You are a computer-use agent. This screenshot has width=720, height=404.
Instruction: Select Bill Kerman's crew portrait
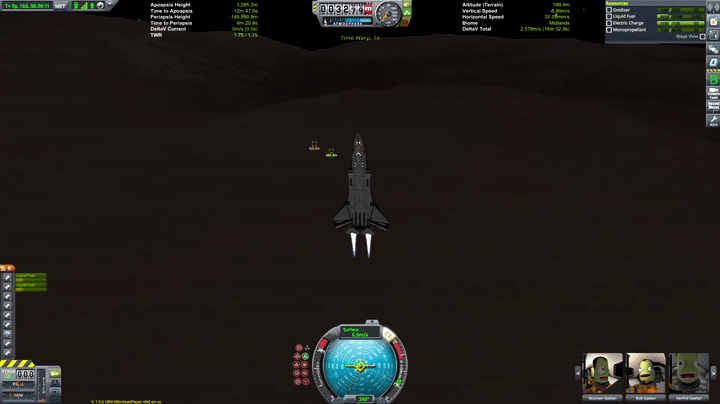[688, 373]
